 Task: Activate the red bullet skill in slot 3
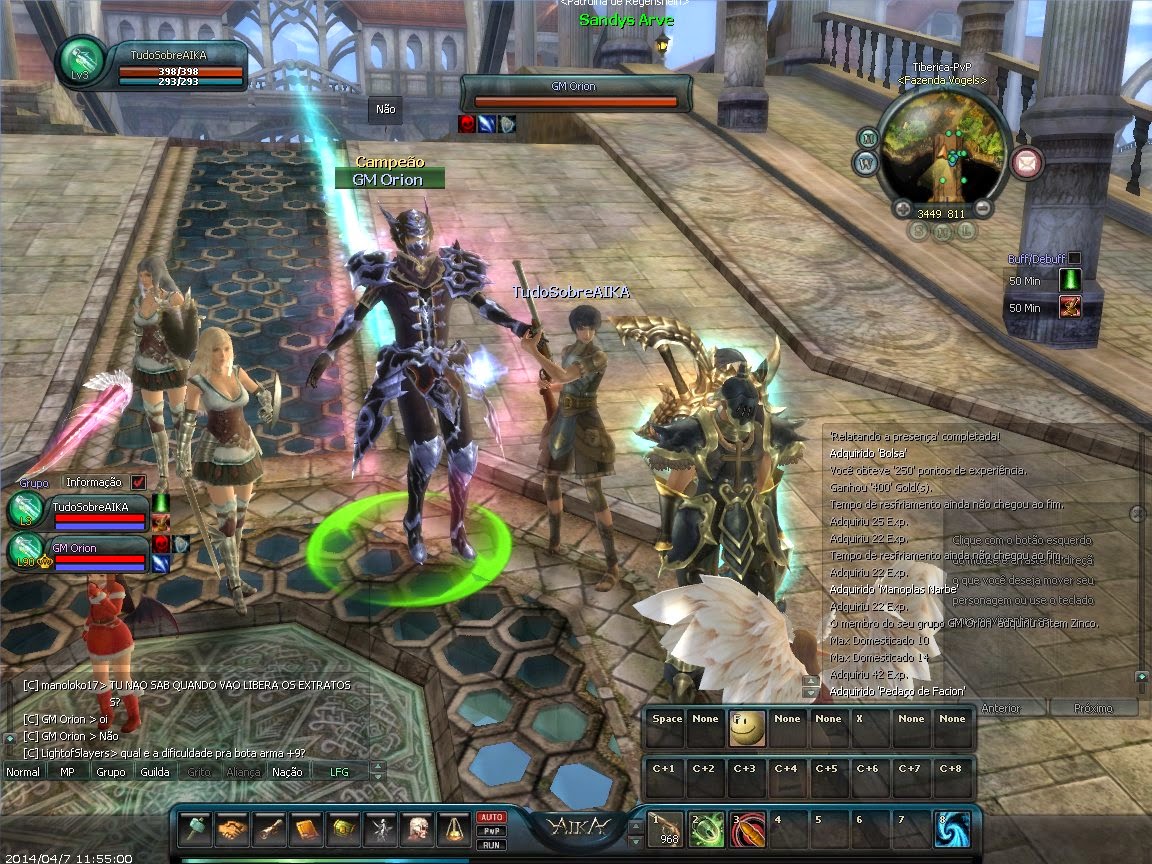tap(747, 830)
